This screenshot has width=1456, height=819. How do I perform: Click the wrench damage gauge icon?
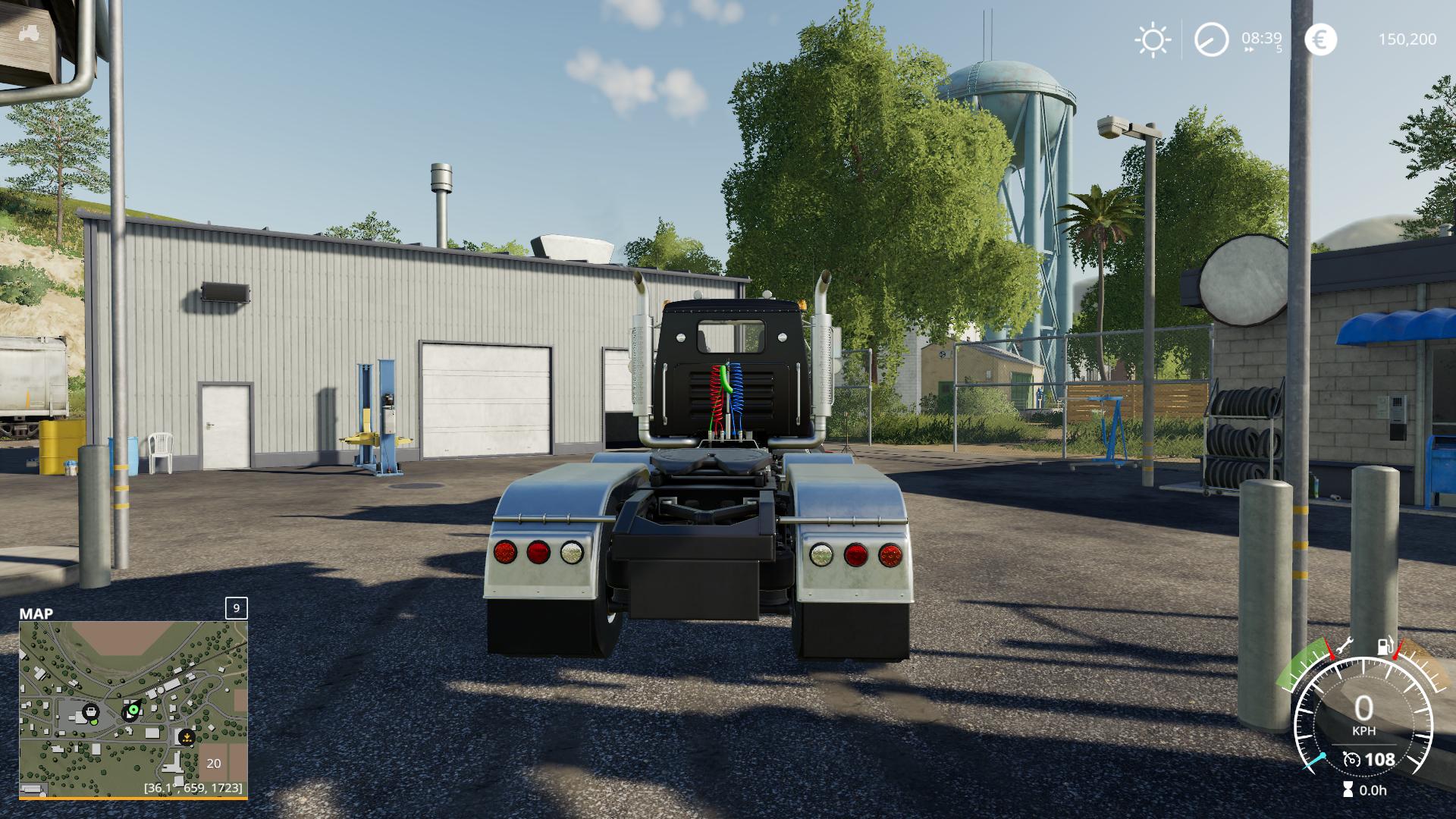coord(1344,646)
